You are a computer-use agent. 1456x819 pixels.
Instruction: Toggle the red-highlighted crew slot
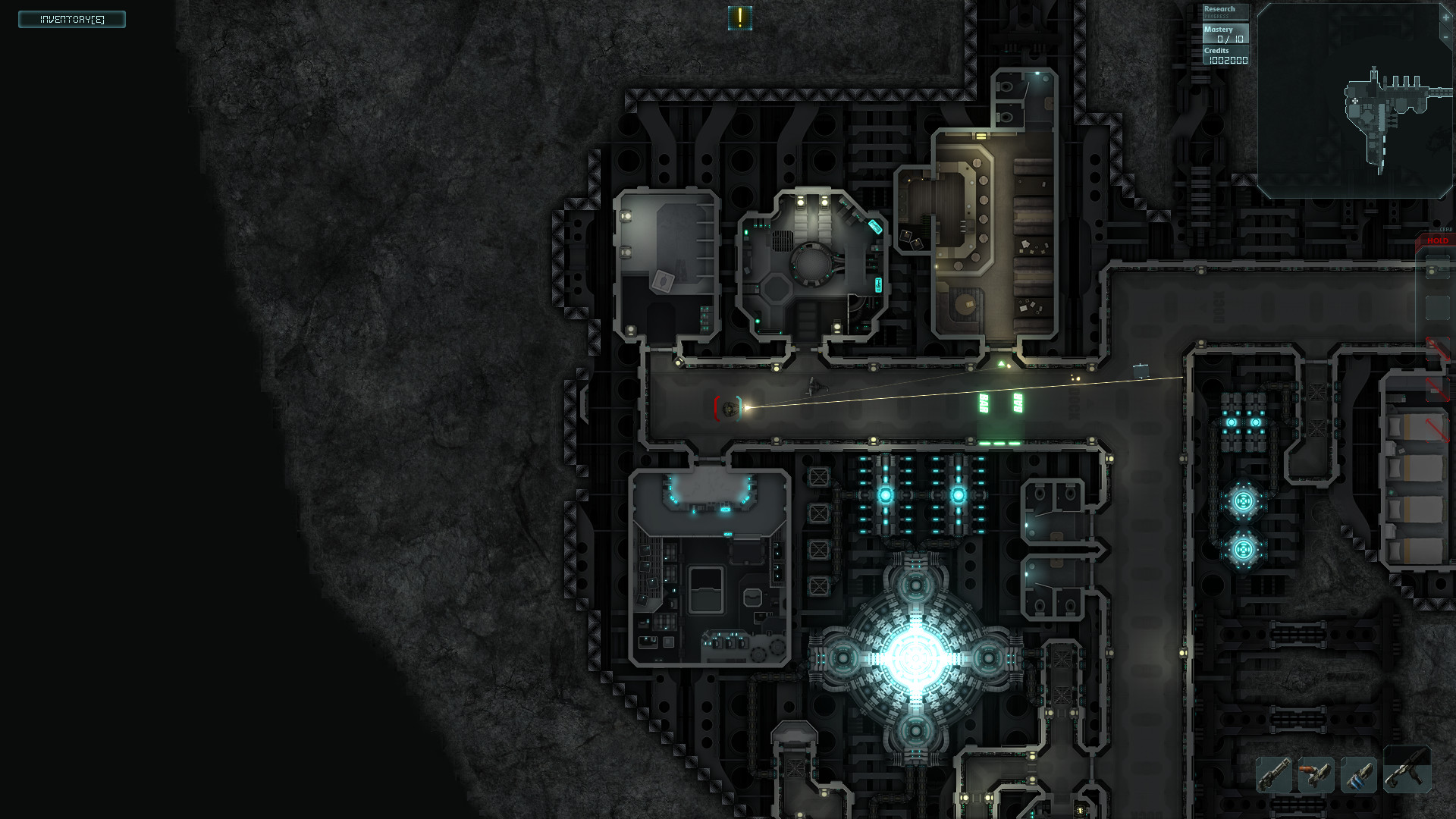pos(1437,349)
